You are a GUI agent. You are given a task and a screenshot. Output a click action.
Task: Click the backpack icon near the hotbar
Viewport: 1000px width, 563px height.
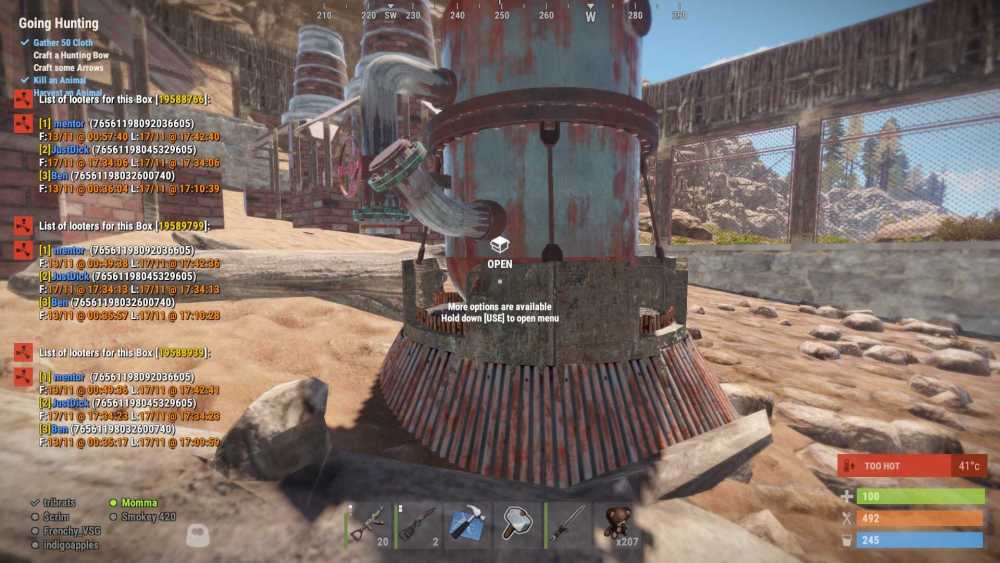click(198, 536)
